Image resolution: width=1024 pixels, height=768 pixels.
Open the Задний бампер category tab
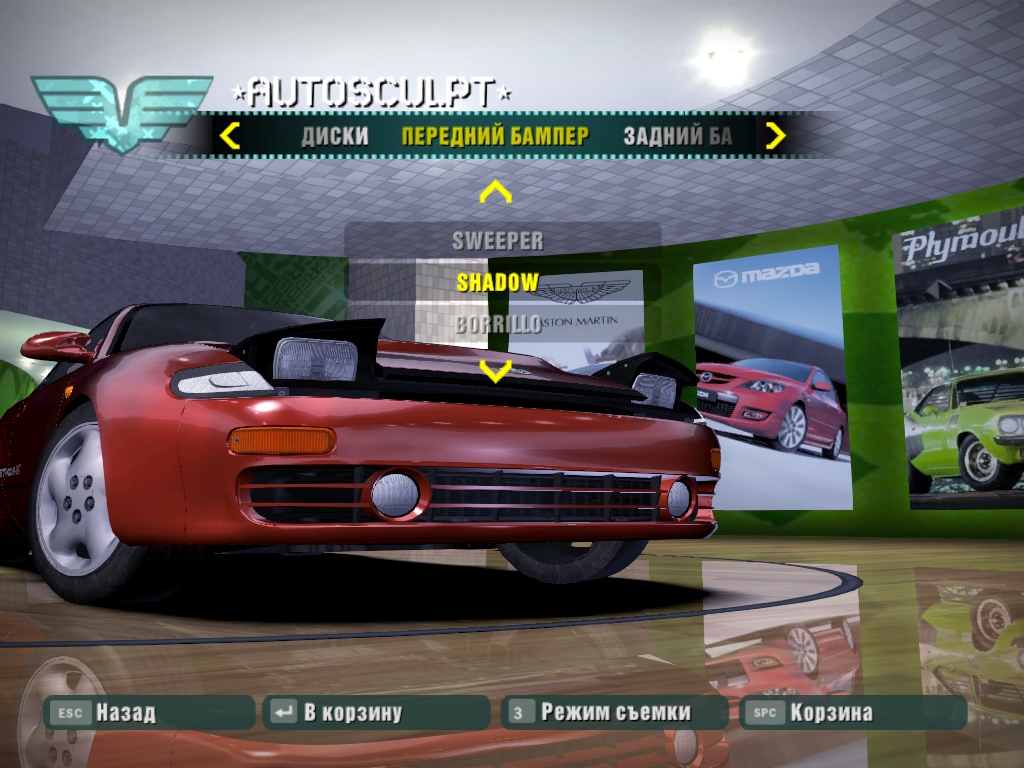pyautogui.click(x=677, y=136)
